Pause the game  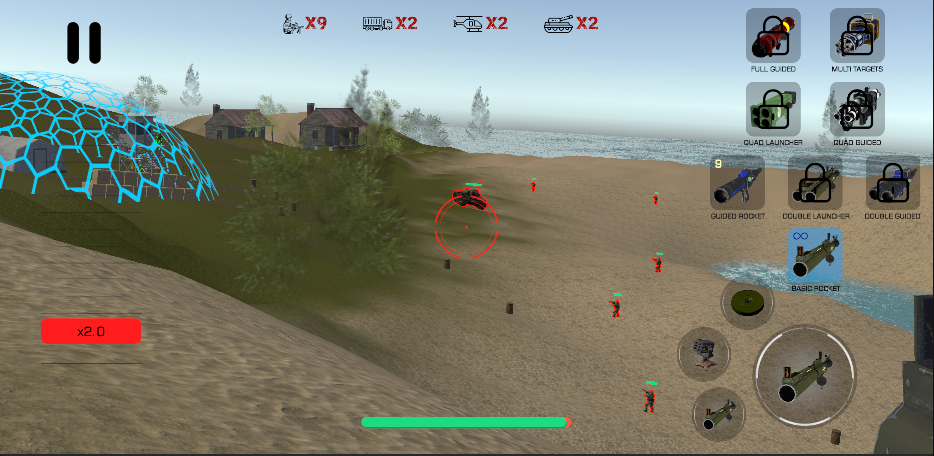tap(84, 43)
